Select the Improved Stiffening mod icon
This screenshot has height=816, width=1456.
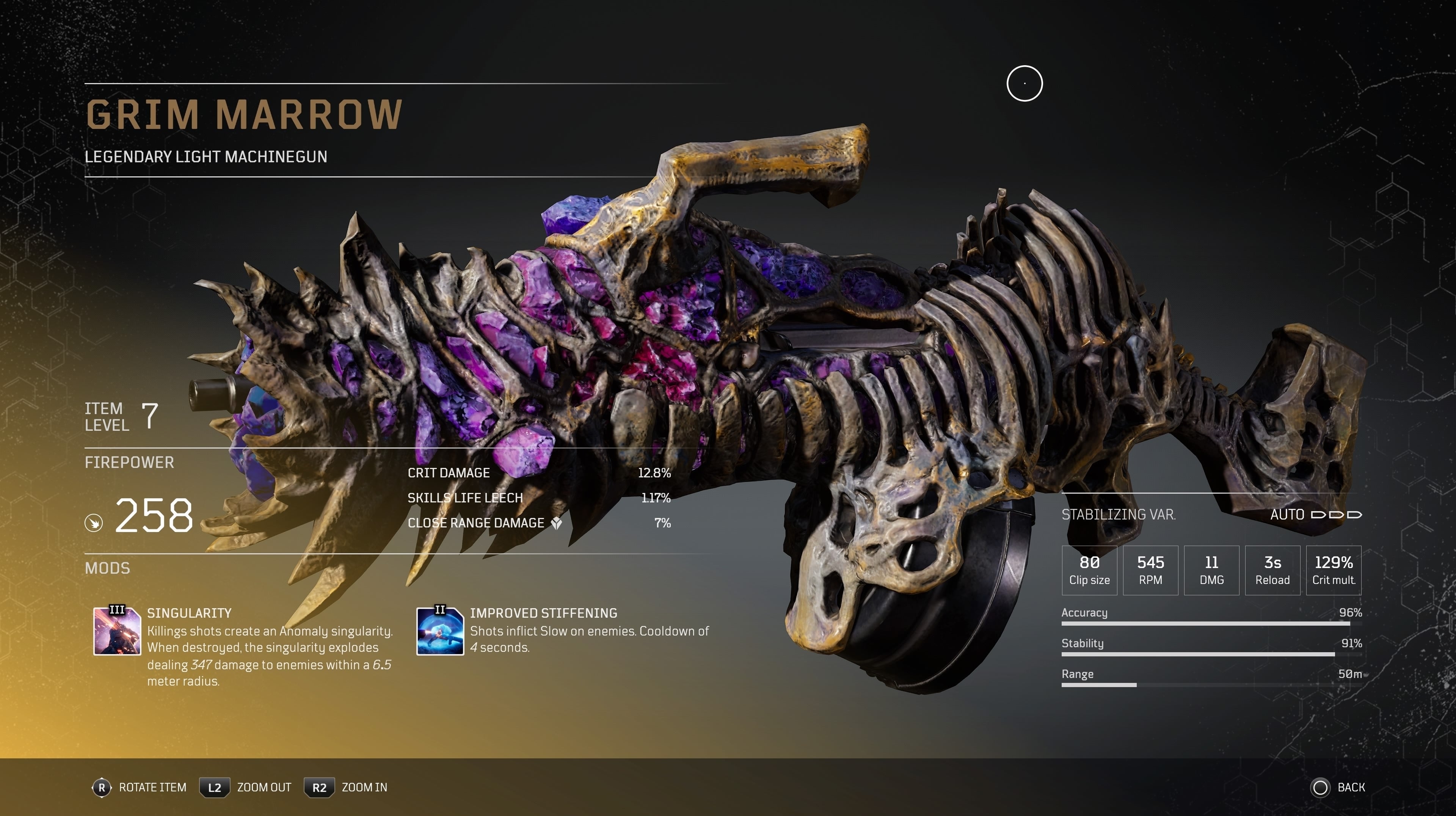pos(440,631)
